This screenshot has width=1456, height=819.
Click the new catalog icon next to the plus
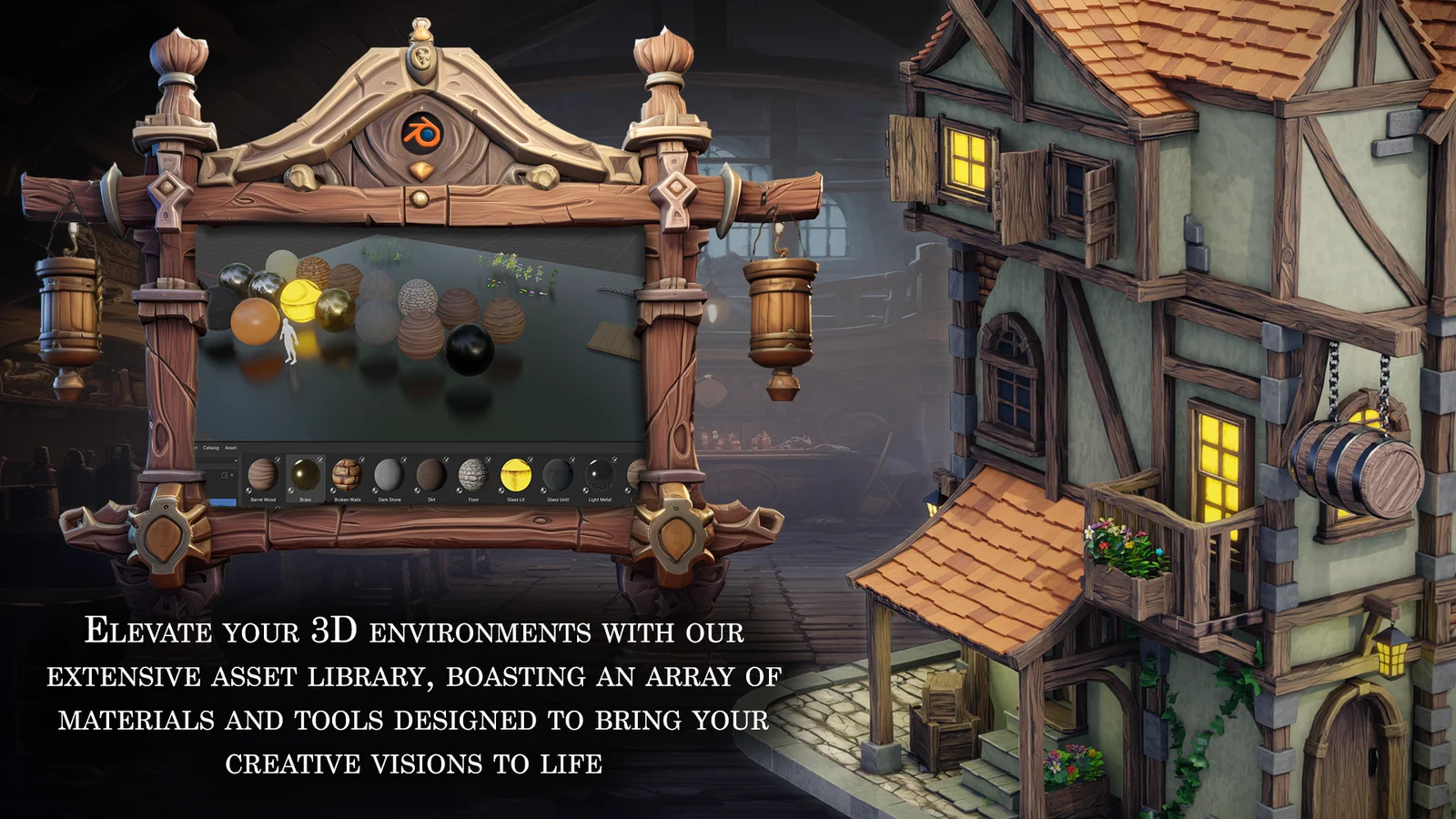(224, 474)
